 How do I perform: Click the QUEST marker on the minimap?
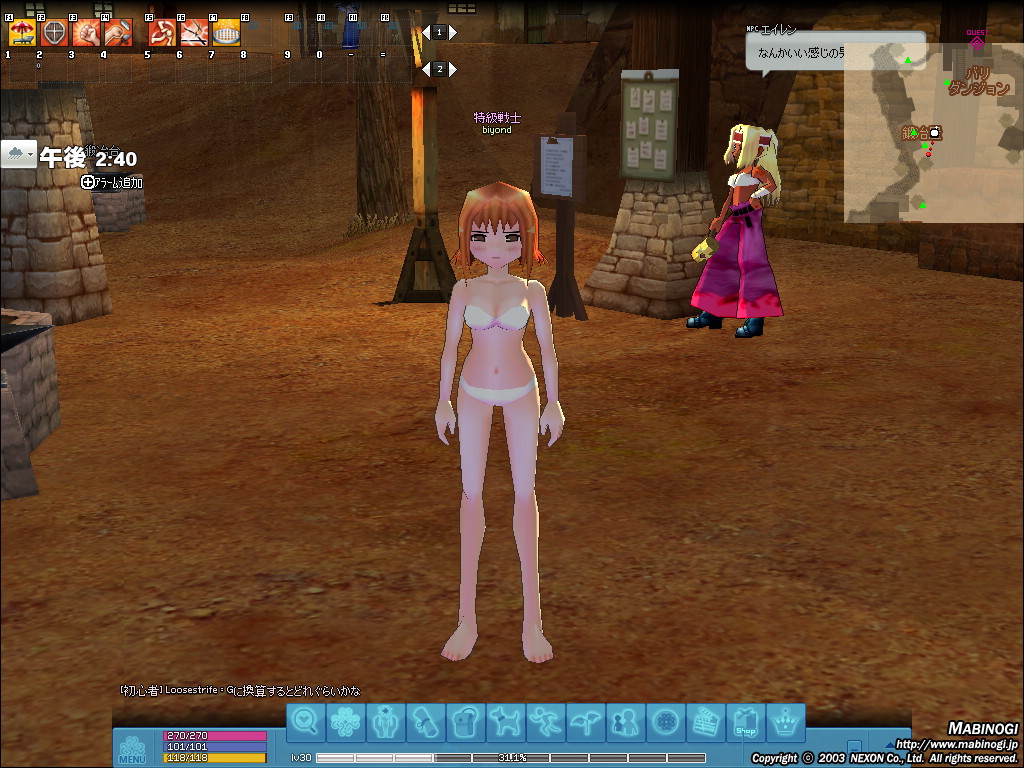tap(976, 40)
